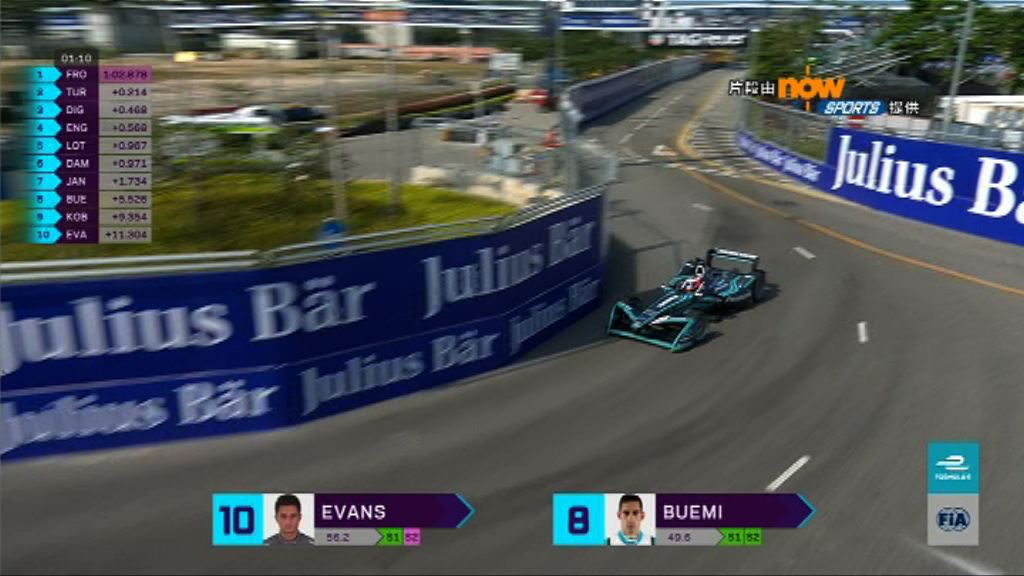The height and width of the screenshot is (576, 1024).
Task: Pick the DAM entry in the standings
Action: click(x=90, y=163)
